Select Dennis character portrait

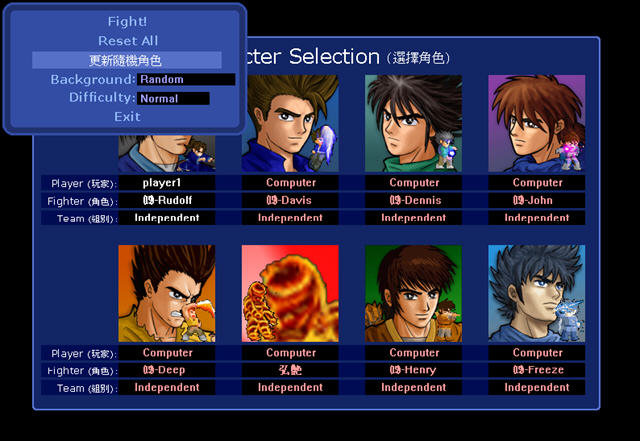click(414, 123)
